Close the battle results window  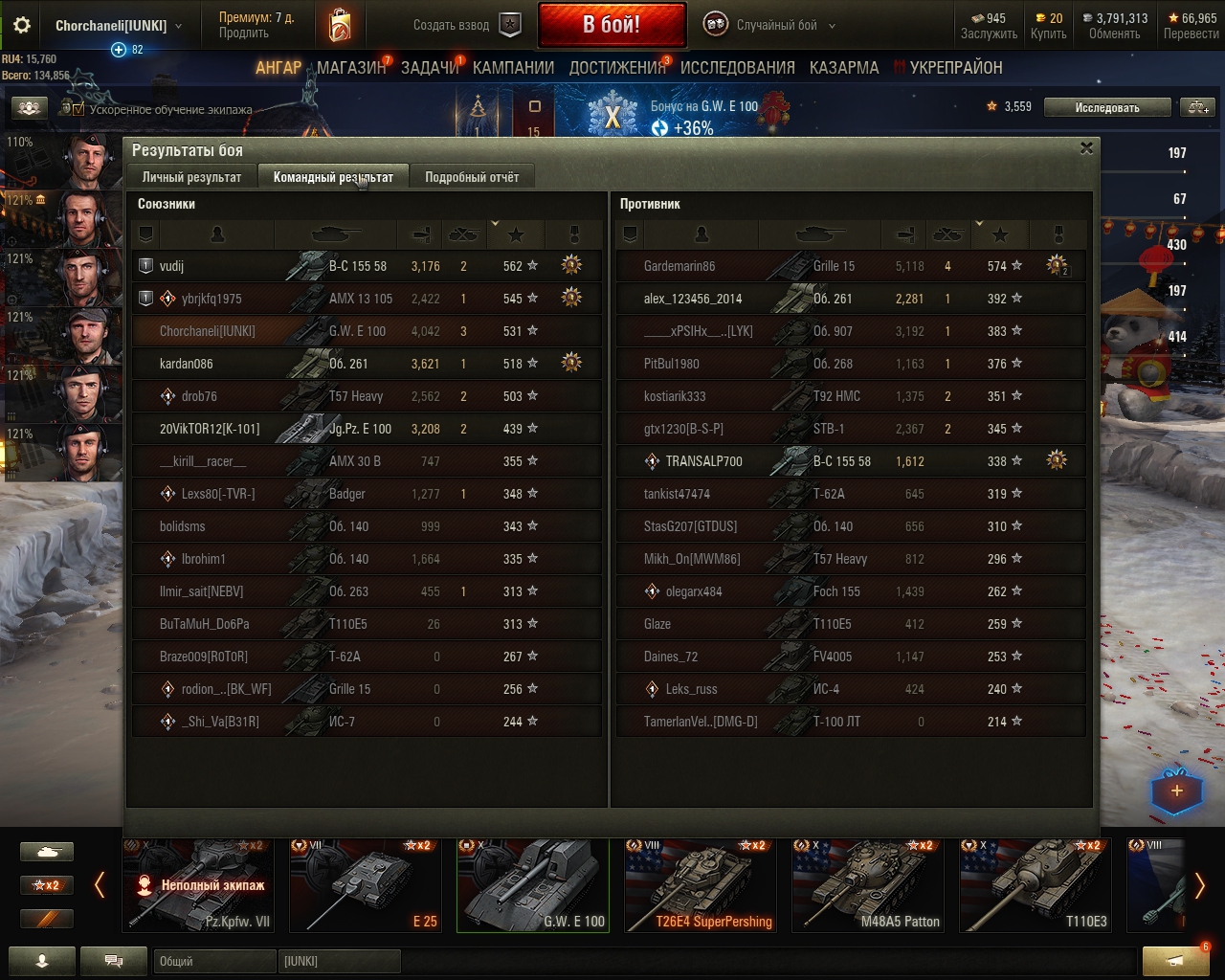(1086, 148)
